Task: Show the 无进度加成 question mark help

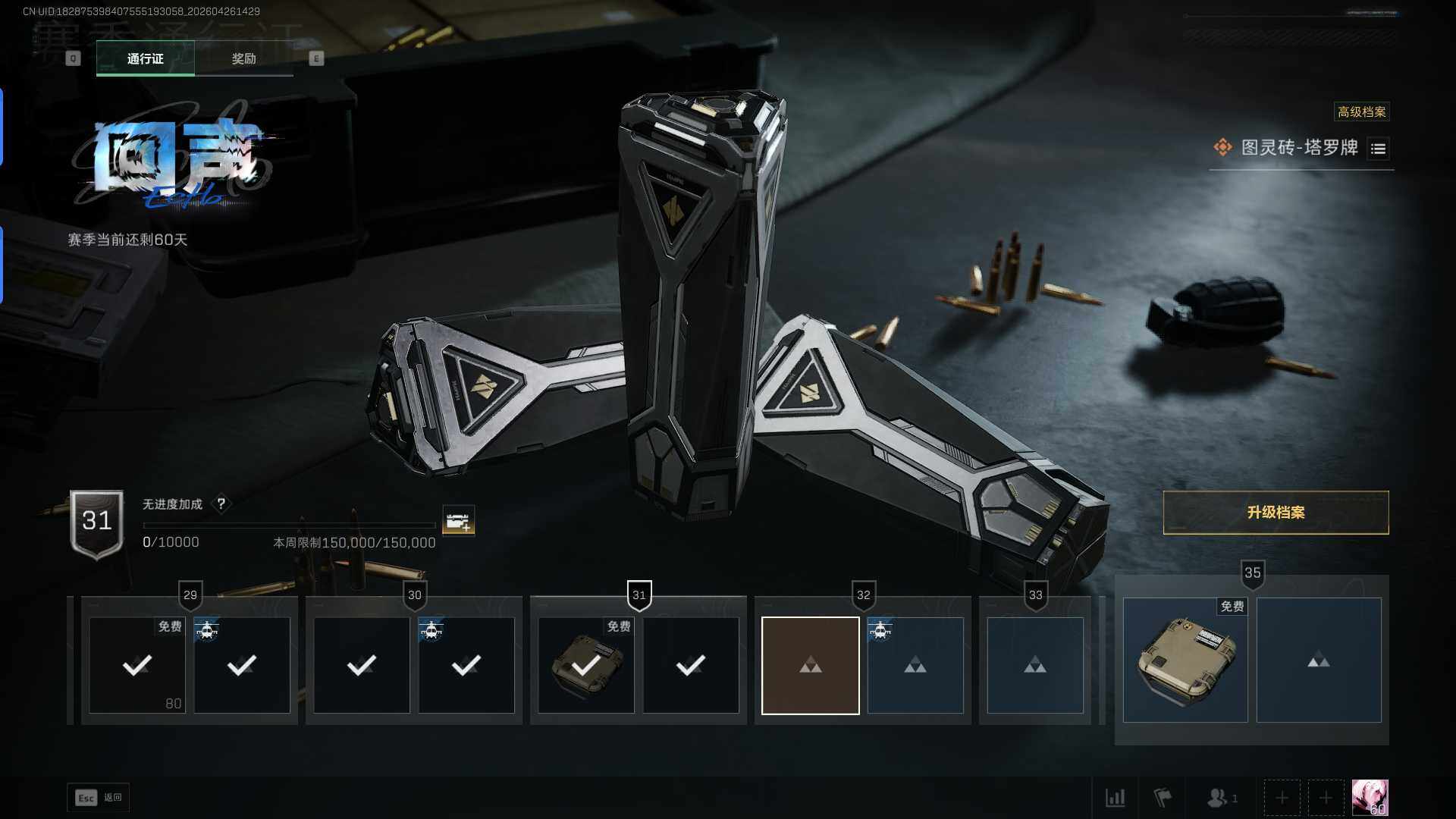Action: click(x=221, y=504)
